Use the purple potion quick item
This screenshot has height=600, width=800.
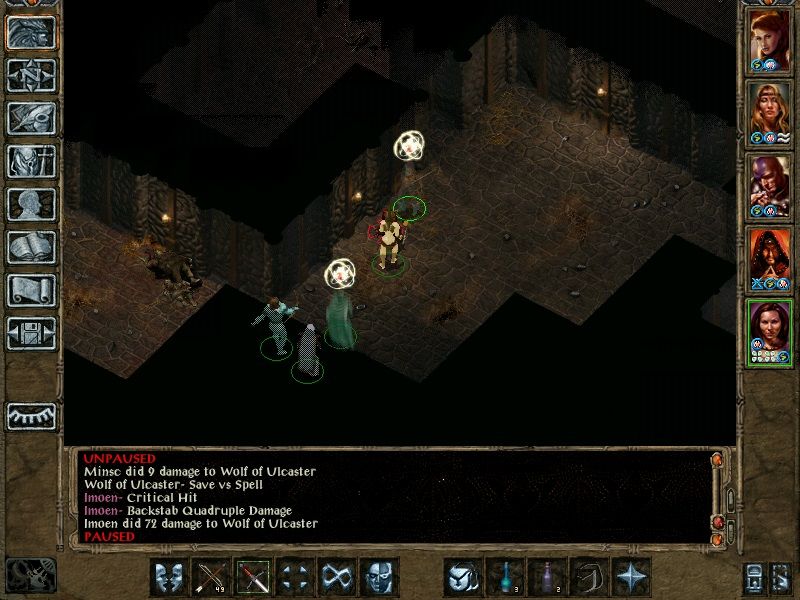click(545, 578)
